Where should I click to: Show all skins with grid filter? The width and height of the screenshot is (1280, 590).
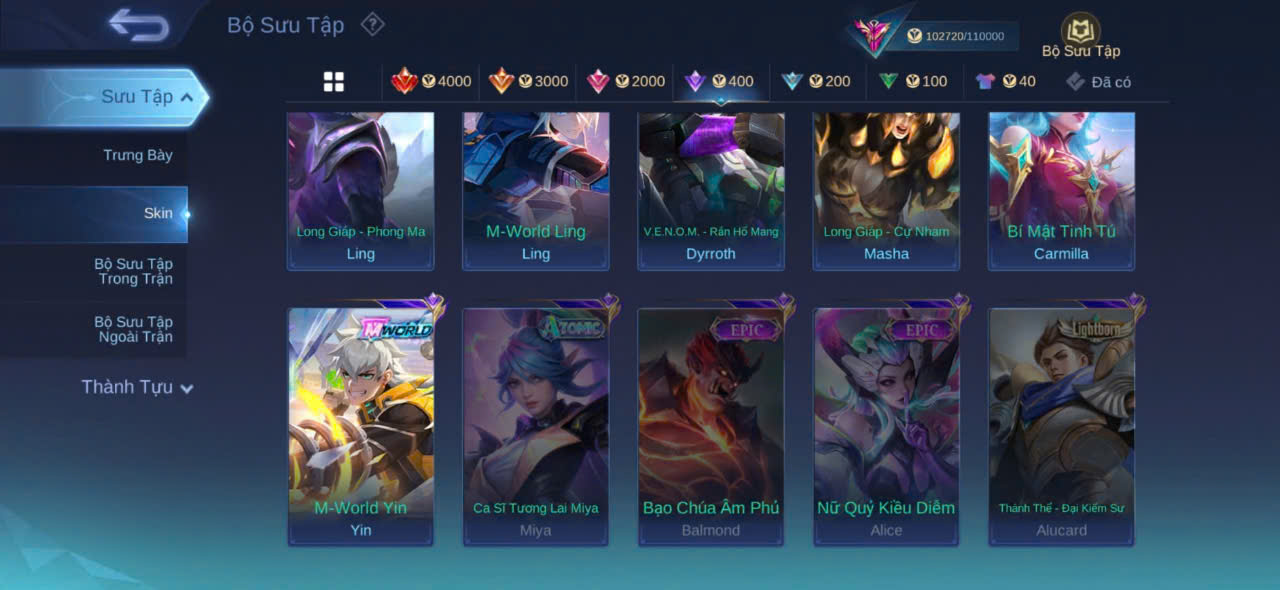[x=334, y=82]
